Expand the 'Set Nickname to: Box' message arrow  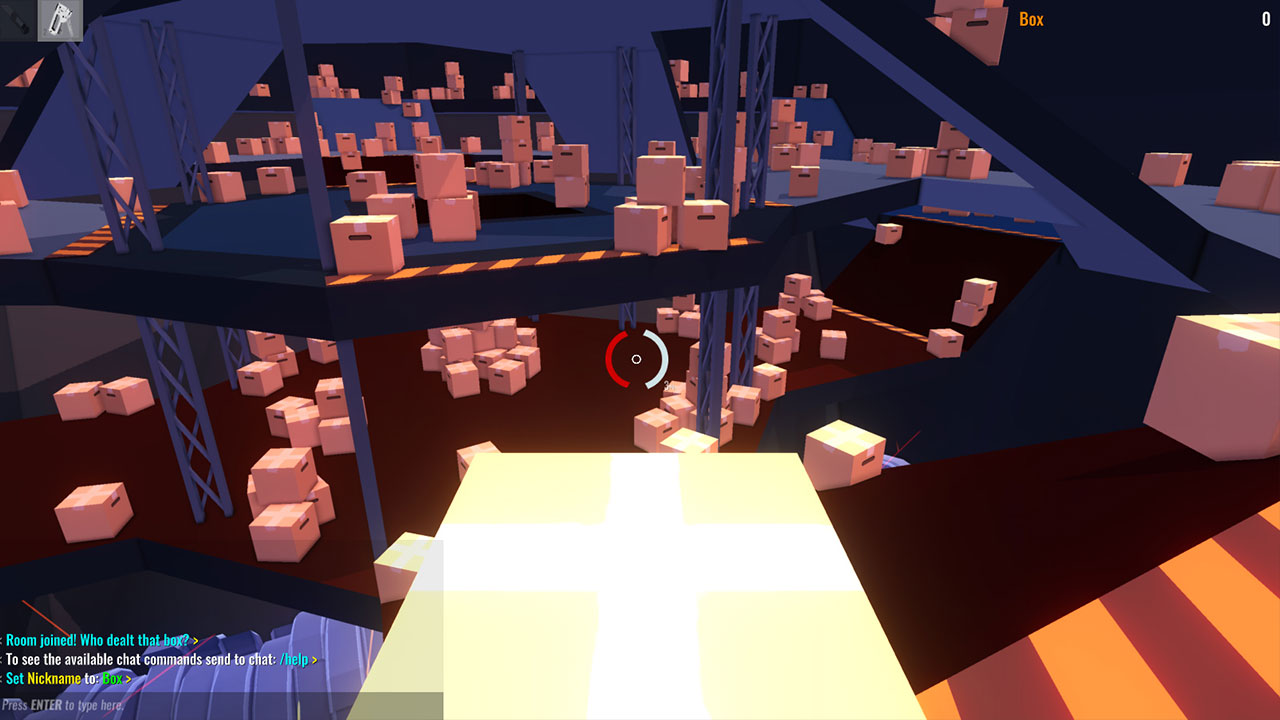(x=129, y=681)
